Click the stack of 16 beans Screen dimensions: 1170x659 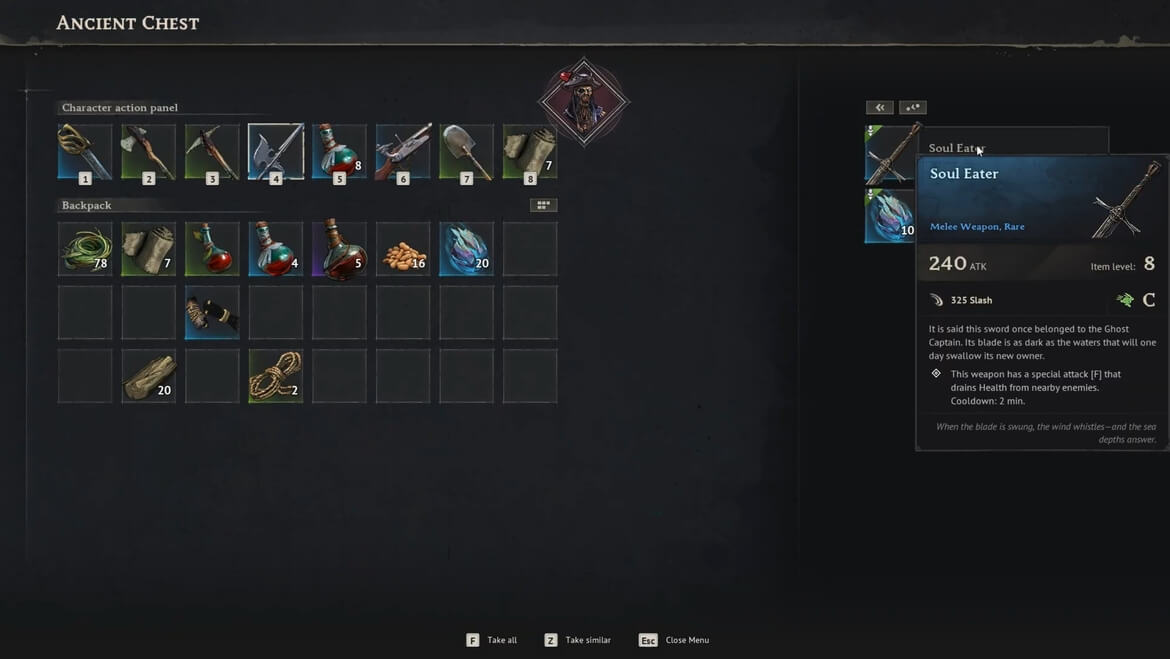[403, 249]
